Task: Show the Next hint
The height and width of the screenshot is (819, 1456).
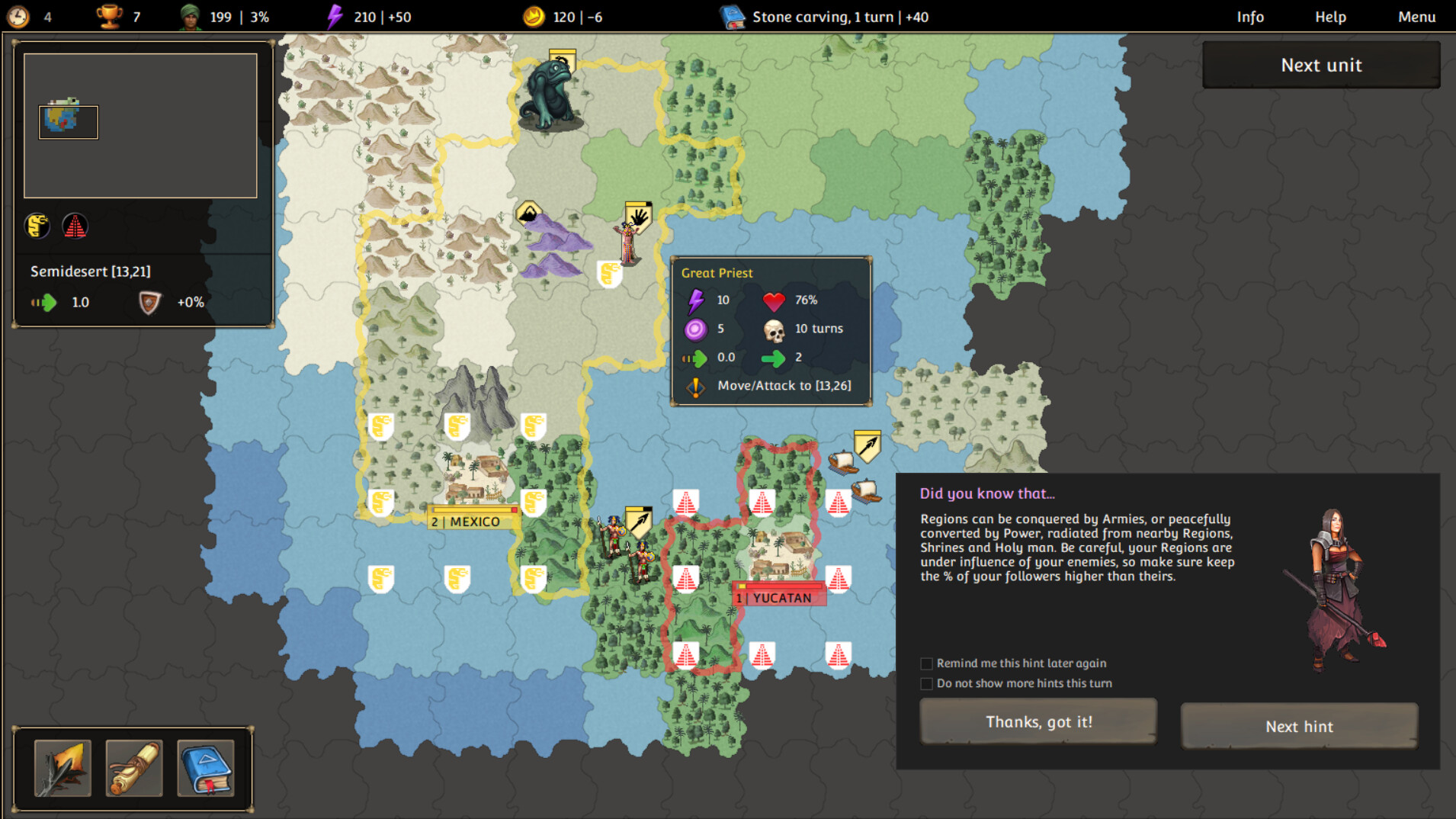Action: click(1298, 726)
